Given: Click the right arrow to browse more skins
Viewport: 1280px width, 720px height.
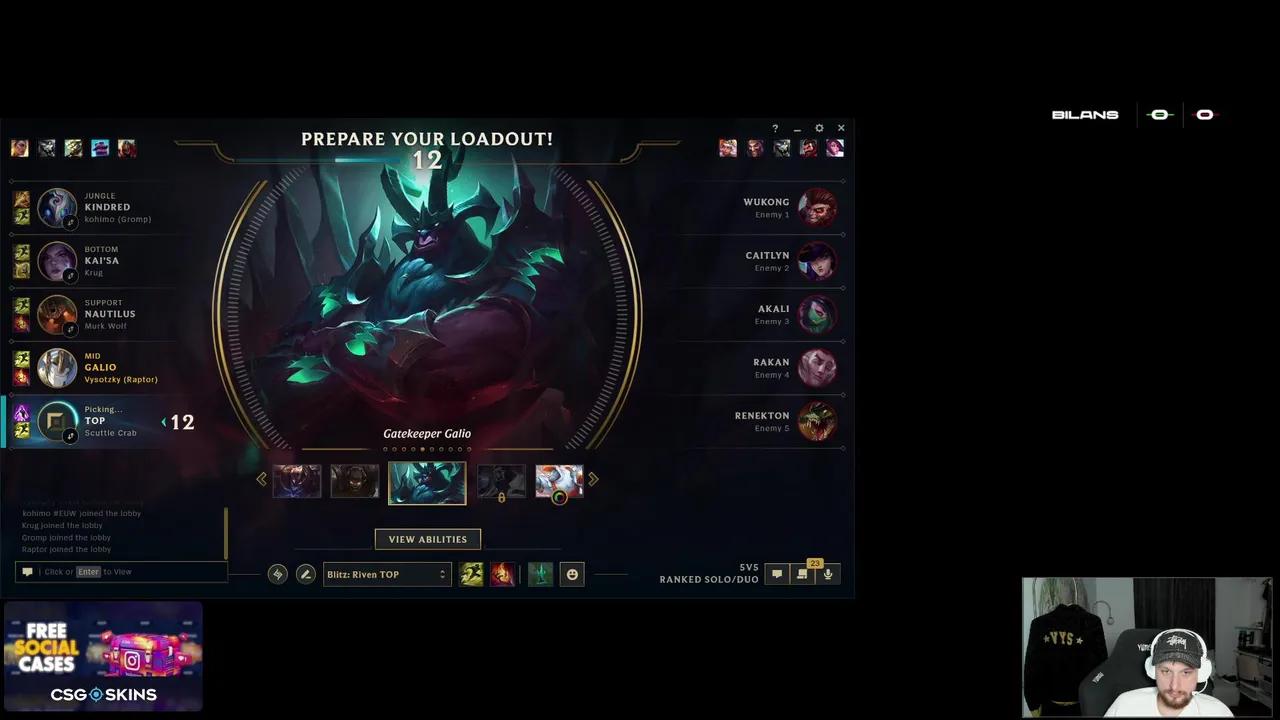Looking at the screenshot, I should 592,480.
